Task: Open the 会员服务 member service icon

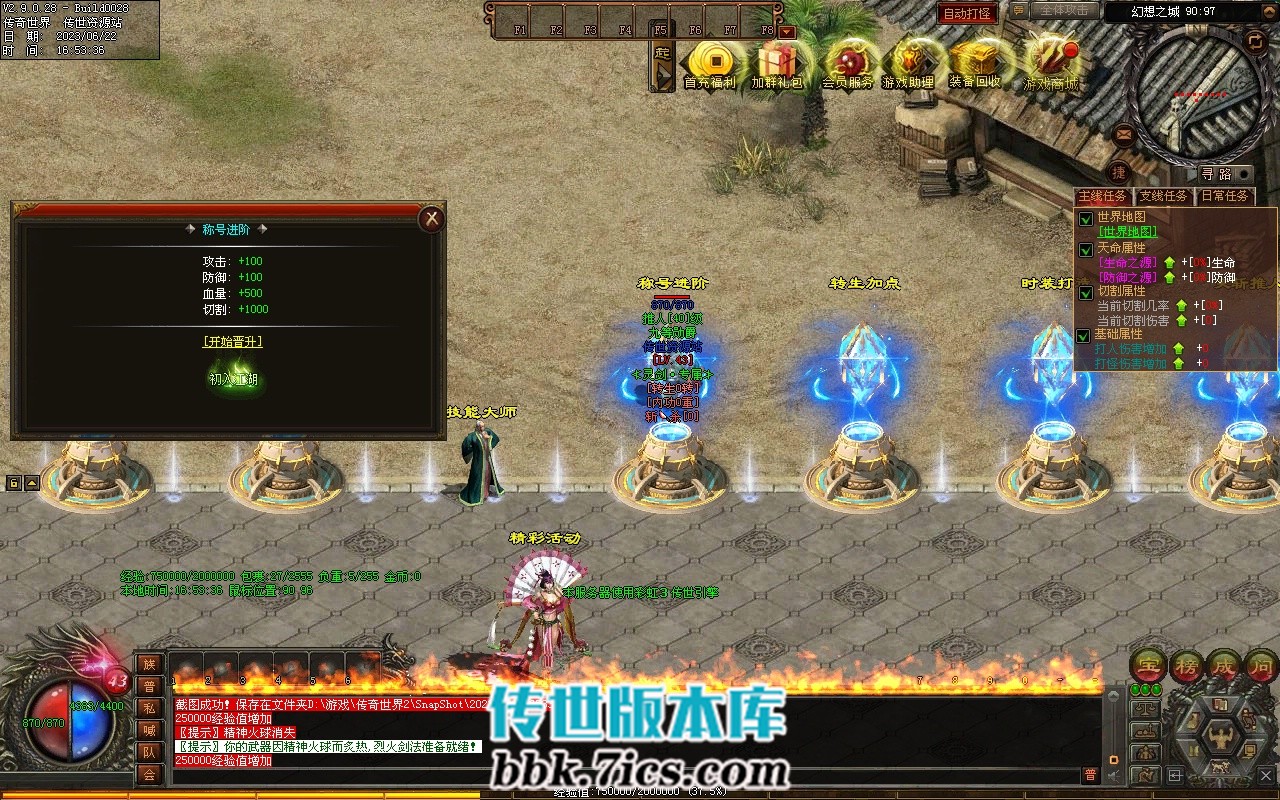Action: click(847, 62)
